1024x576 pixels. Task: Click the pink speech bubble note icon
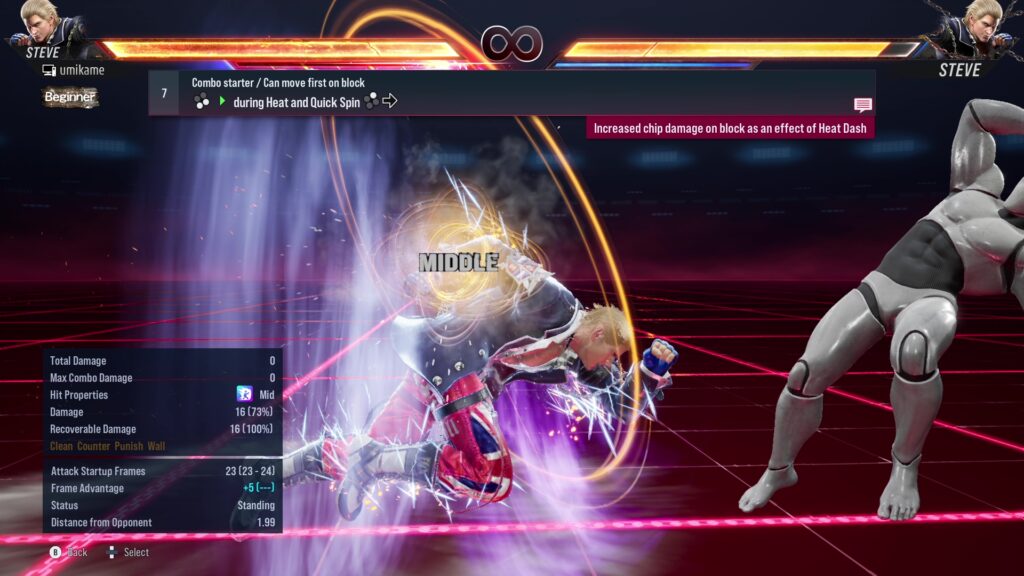click(862, 104)
